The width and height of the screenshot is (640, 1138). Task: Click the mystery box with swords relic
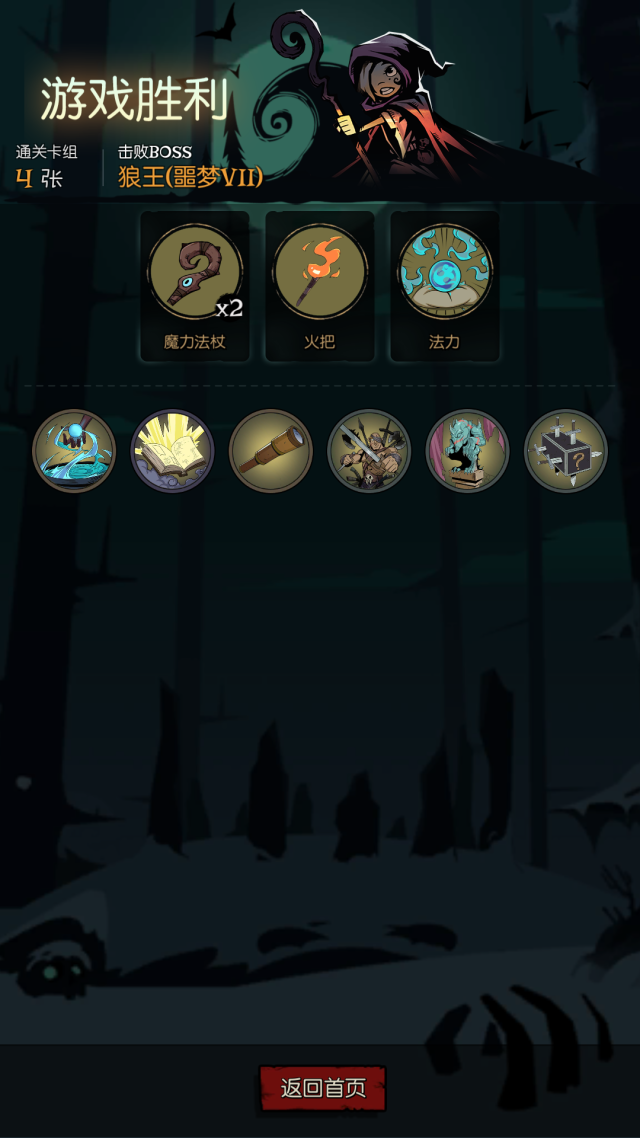[x=565, y=451]
